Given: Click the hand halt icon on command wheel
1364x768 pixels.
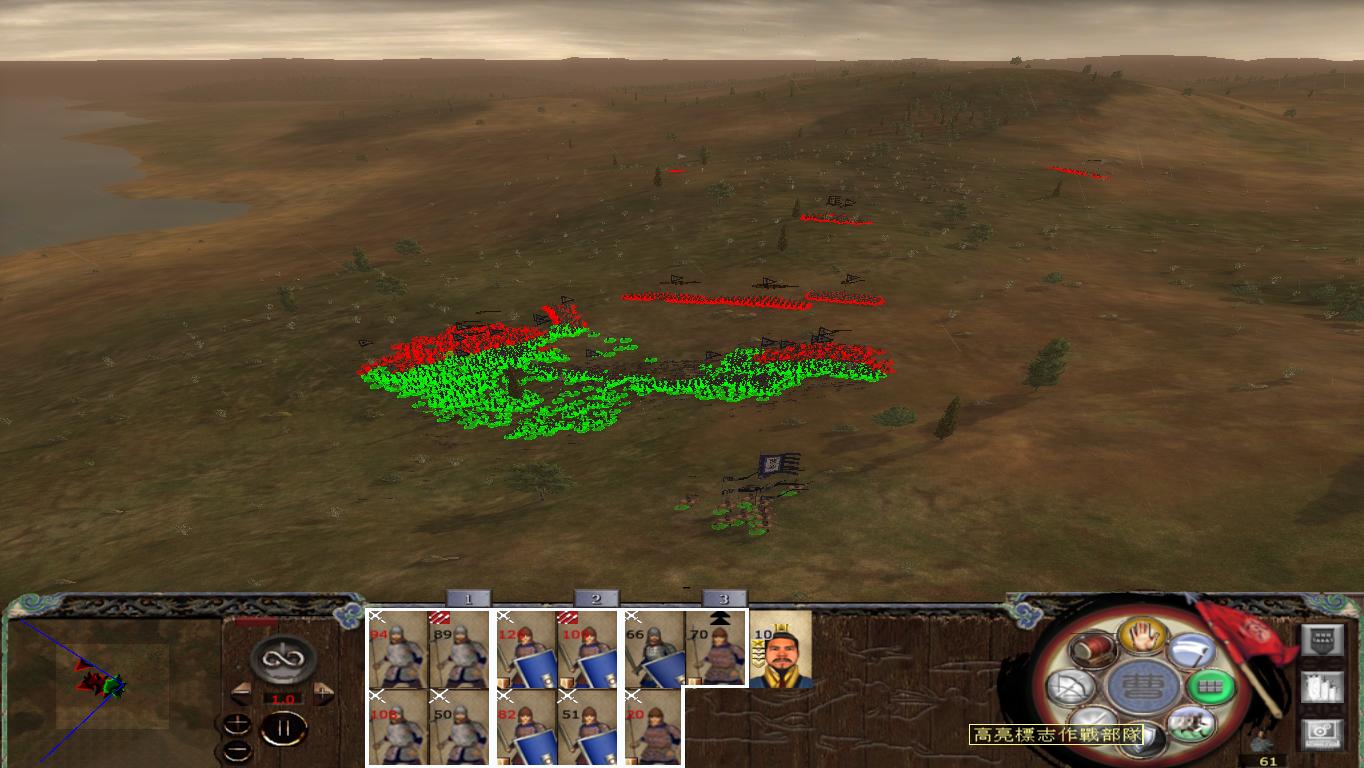Looking at the screenshot, I should point(1142,638).
